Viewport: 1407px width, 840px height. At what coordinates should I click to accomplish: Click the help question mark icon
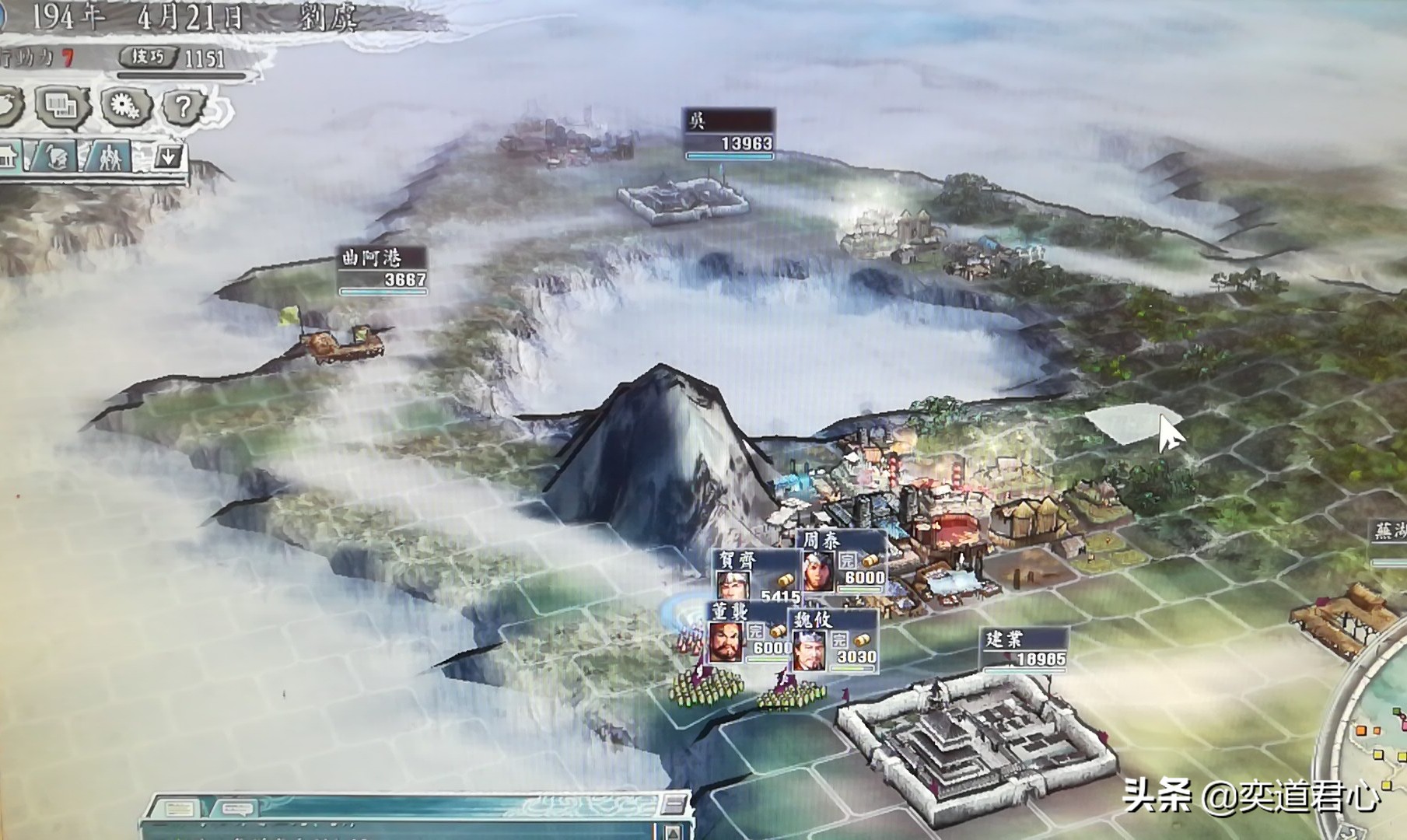tap(183, 107)
